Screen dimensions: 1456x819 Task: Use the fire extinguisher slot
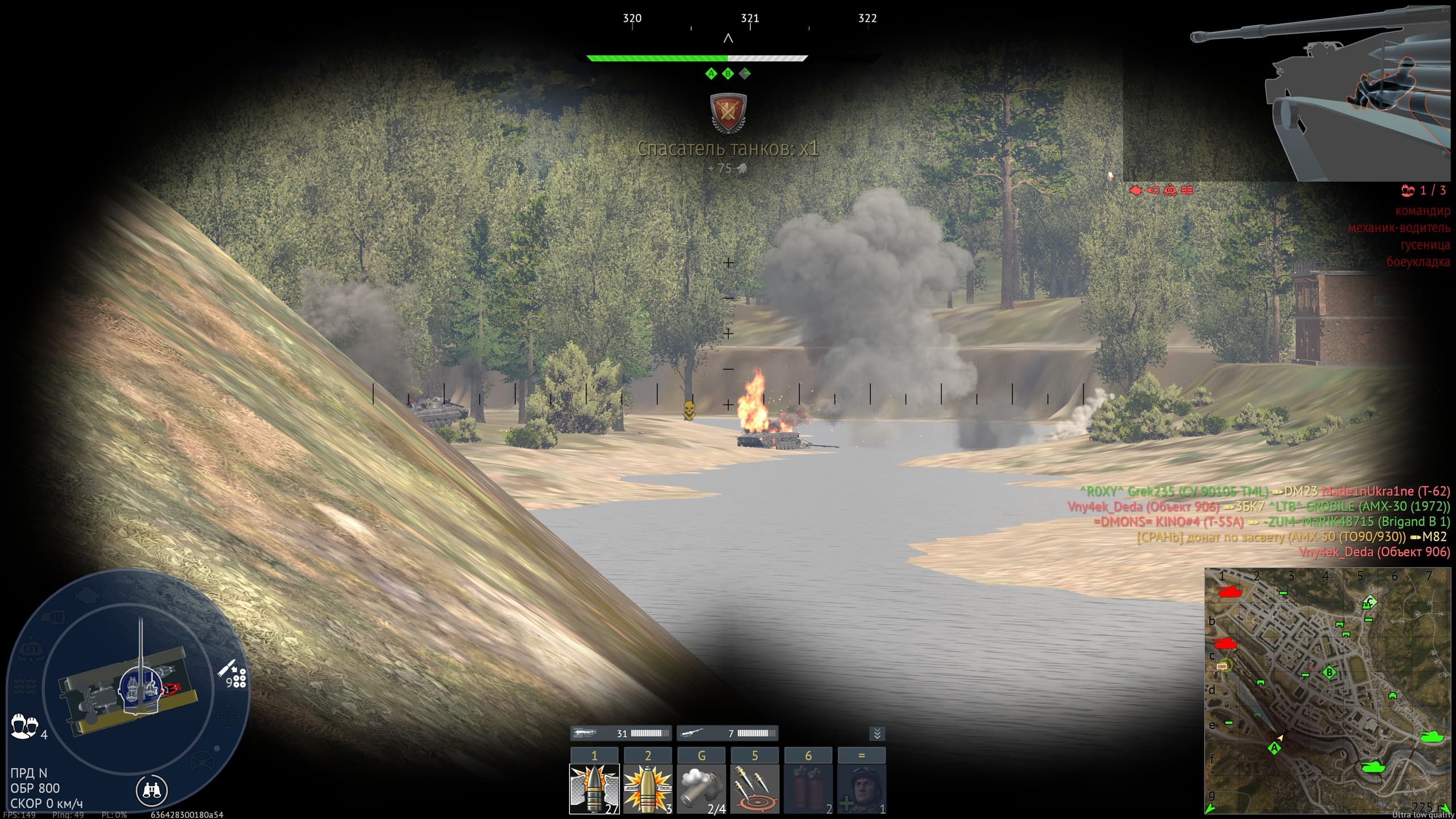tap(808, 788)
